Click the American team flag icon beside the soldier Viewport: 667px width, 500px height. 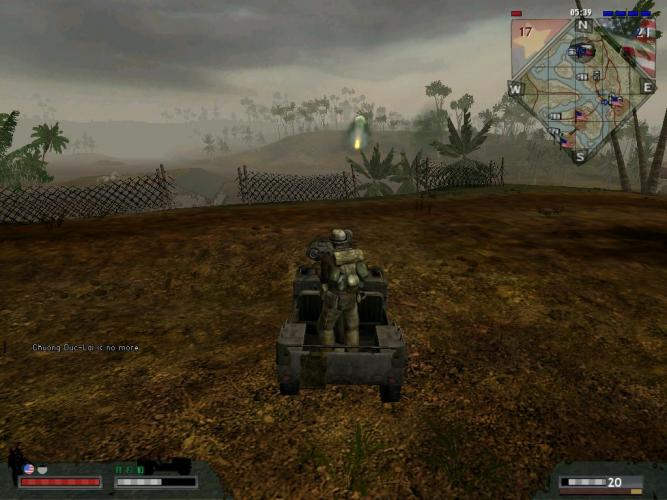pyautogui.click(x=29, y=468)
